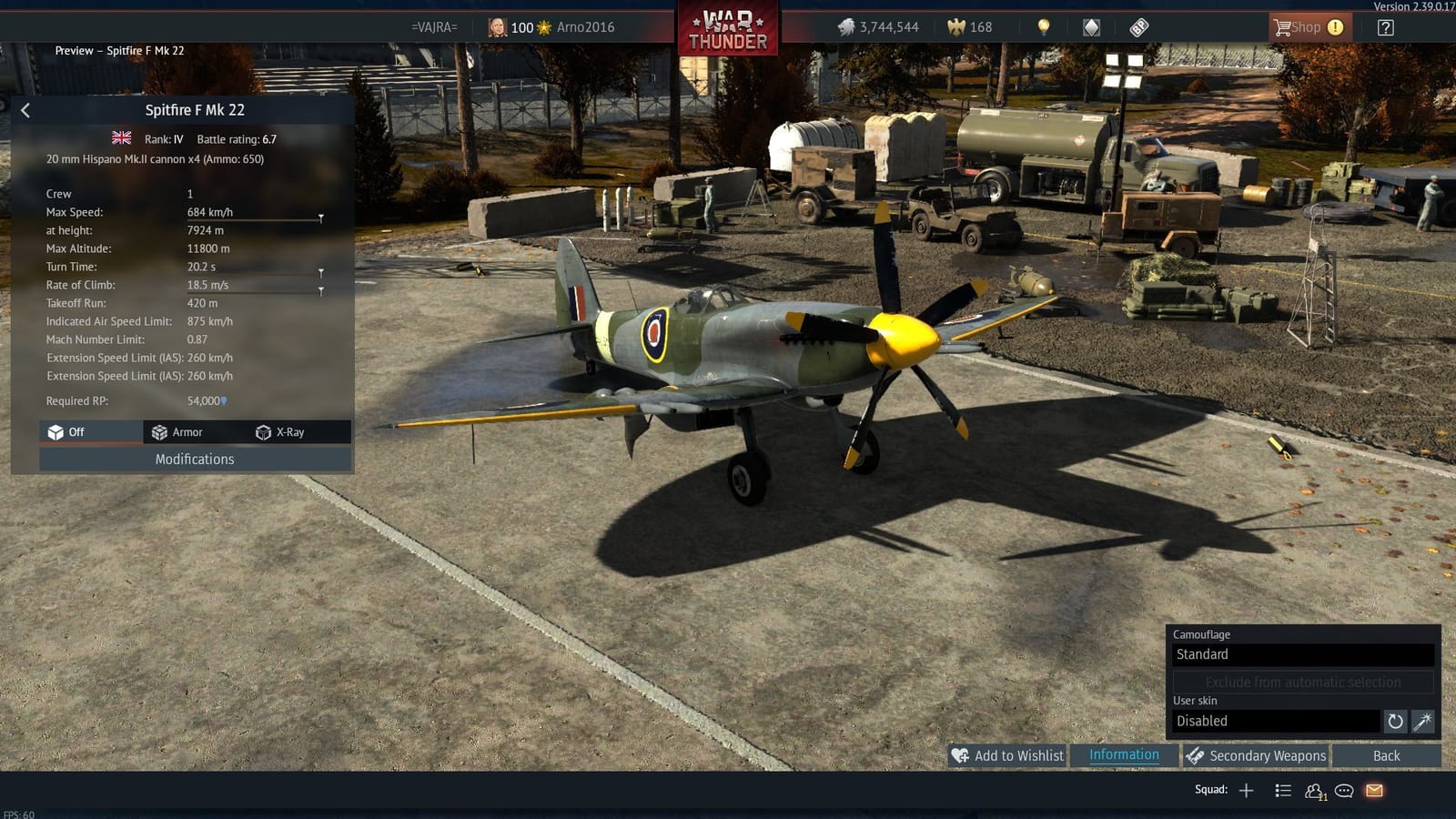
Task: Add Spitfire F Mk 22 to Wishlist
Action: tap(1008, 755)
